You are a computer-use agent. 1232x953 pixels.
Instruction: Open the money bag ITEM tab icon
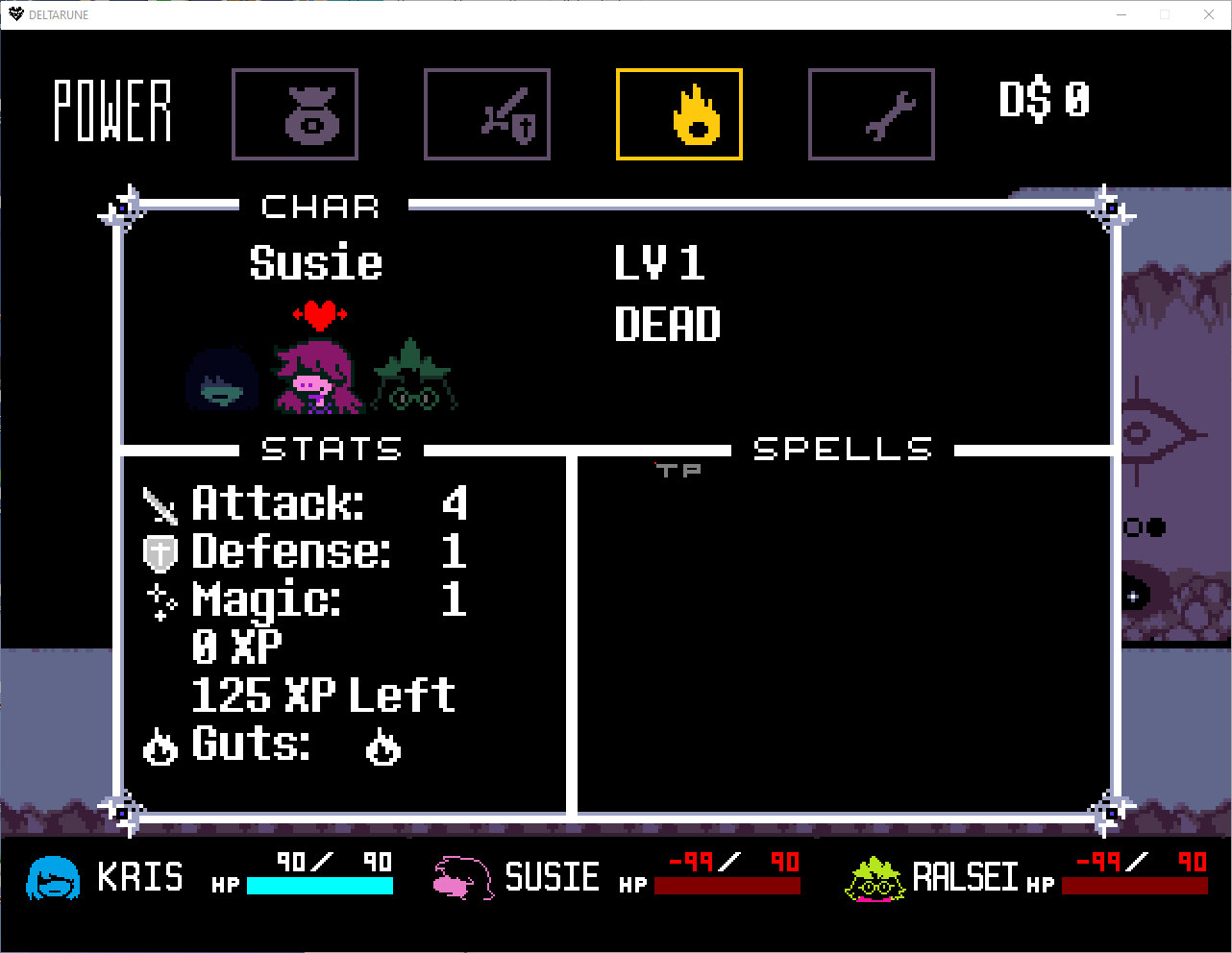(x=295, y=113)
